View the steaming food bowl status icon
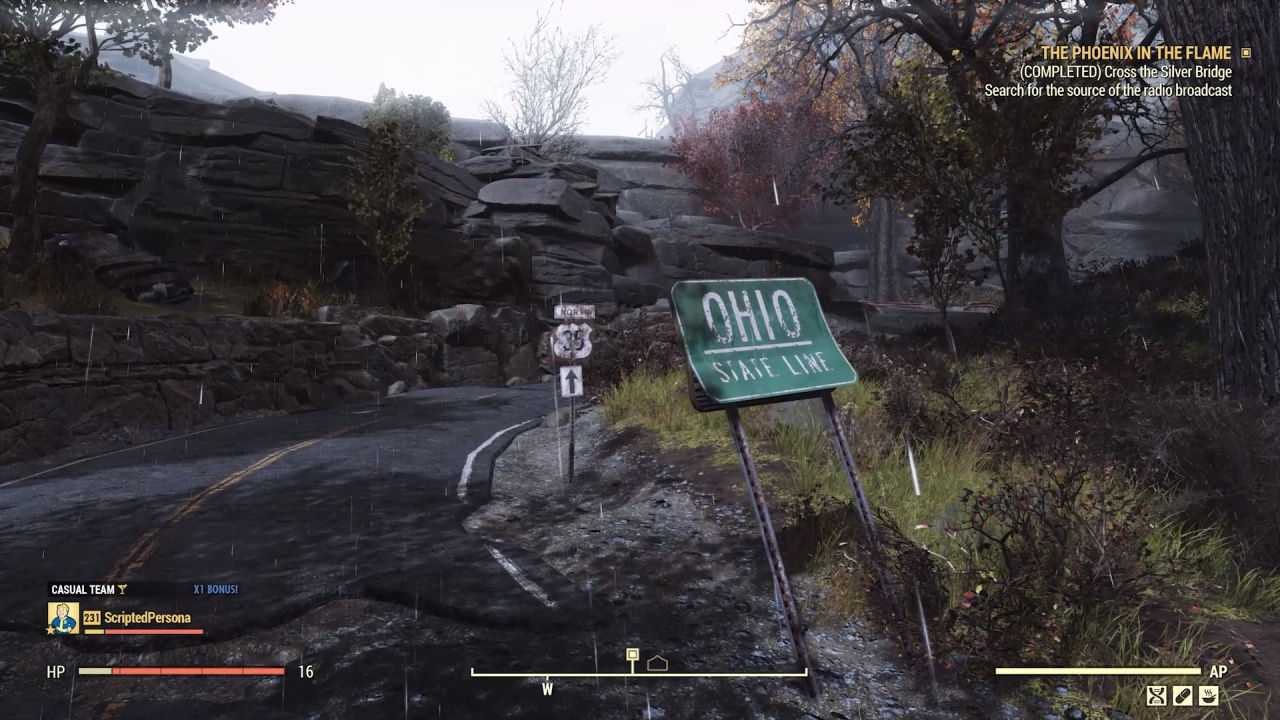 point(1208,696)
